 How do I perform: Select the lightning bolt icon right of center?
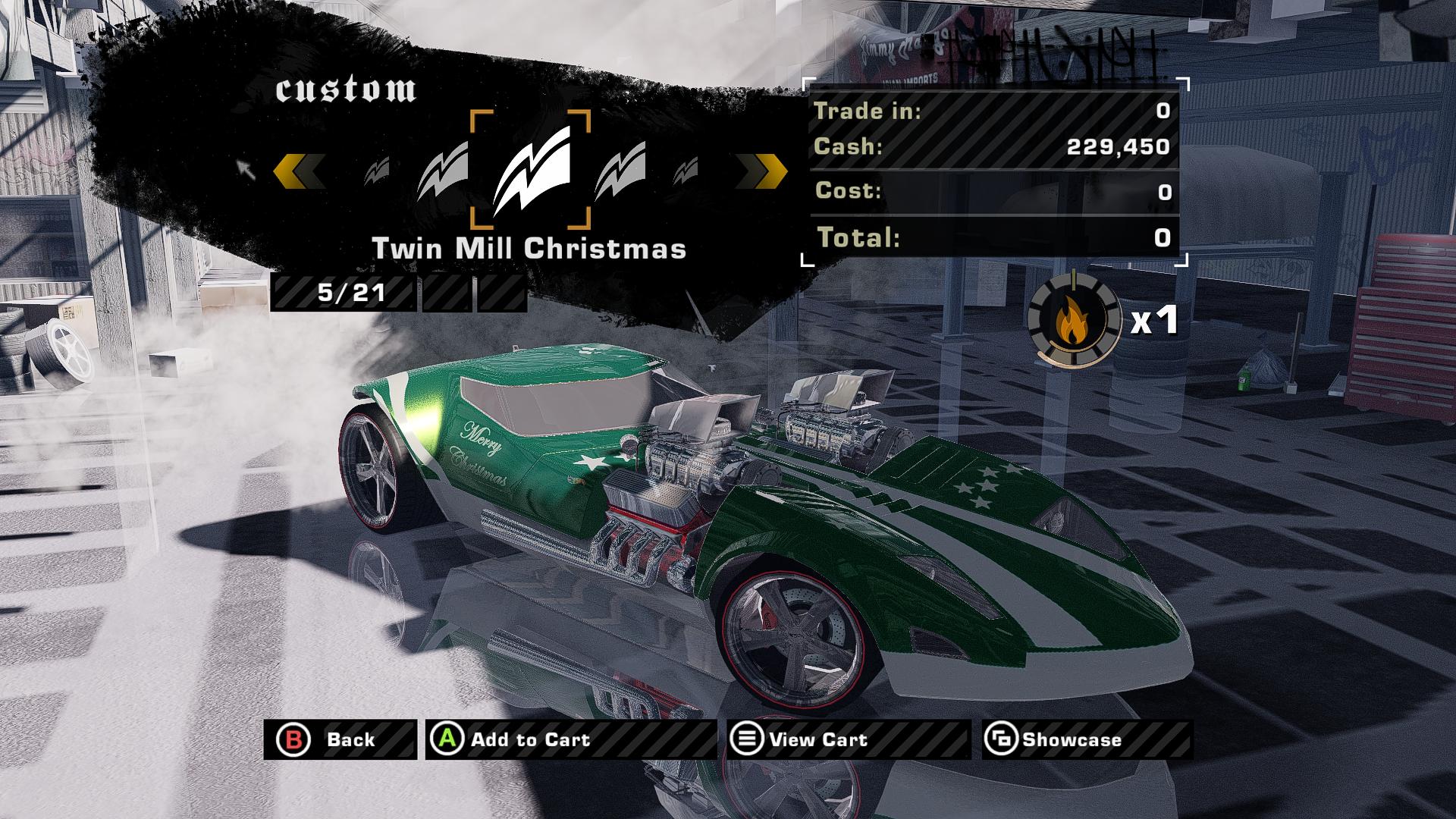click(619, 173)
